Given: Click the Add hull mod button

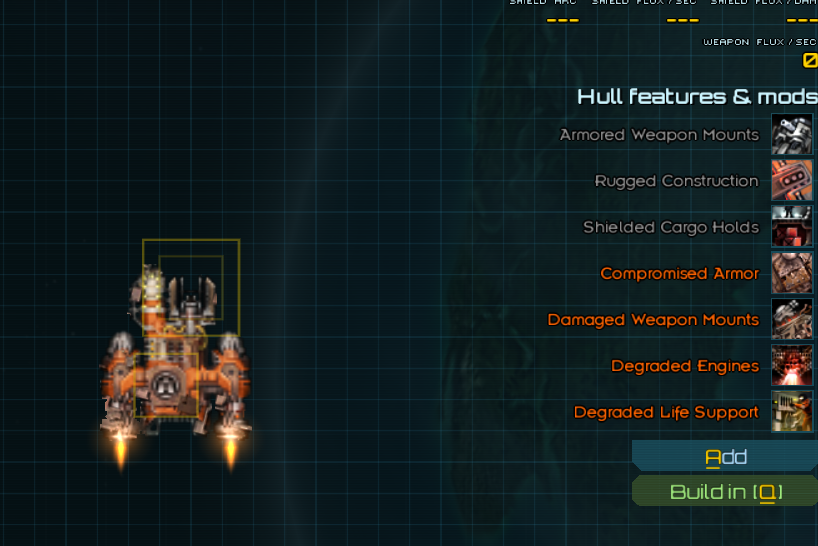Looking at the screenshot, I should tap(726, 457).
